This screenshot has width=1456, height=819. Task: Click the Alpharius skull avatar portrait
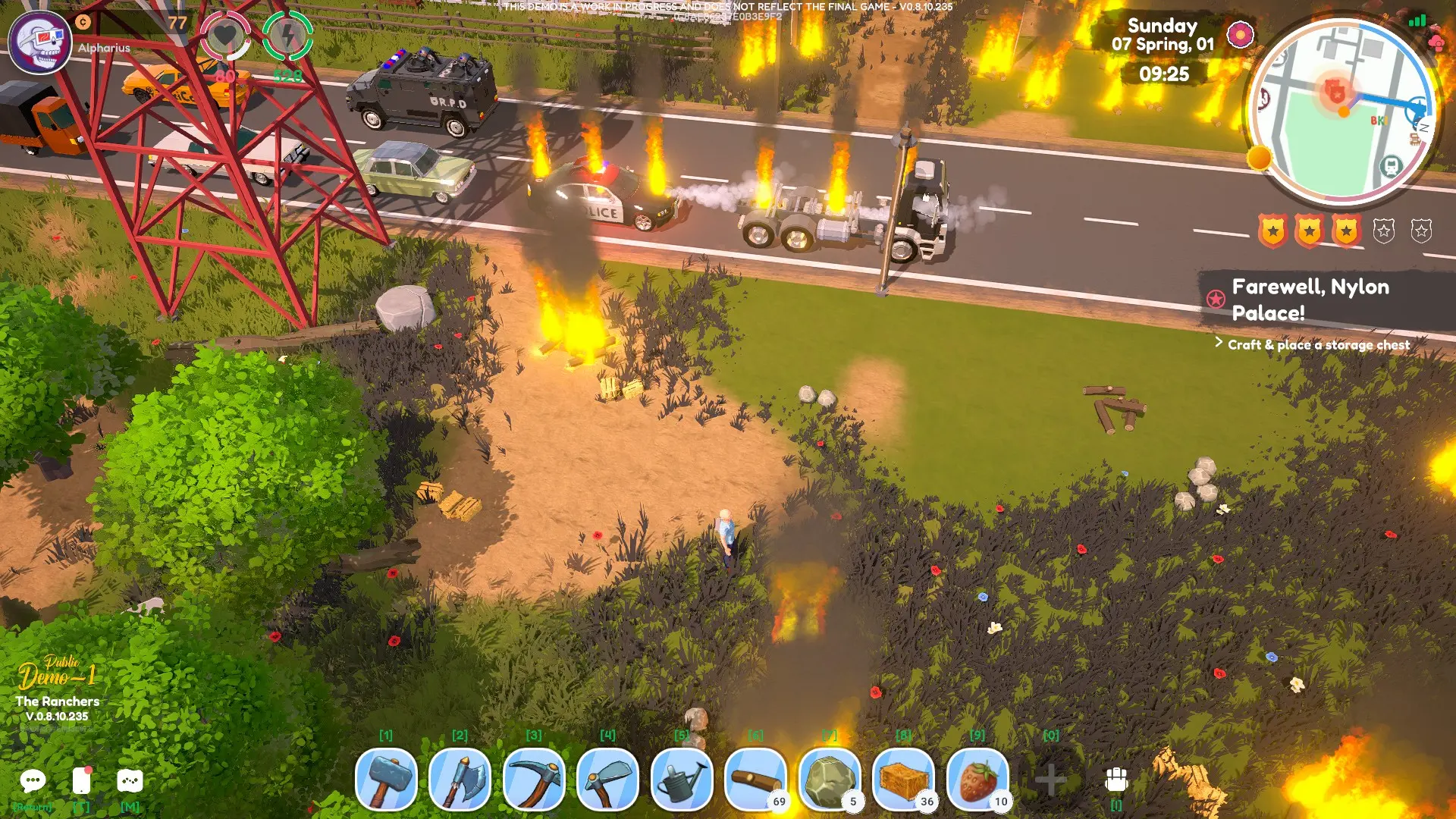coord(40,42)
